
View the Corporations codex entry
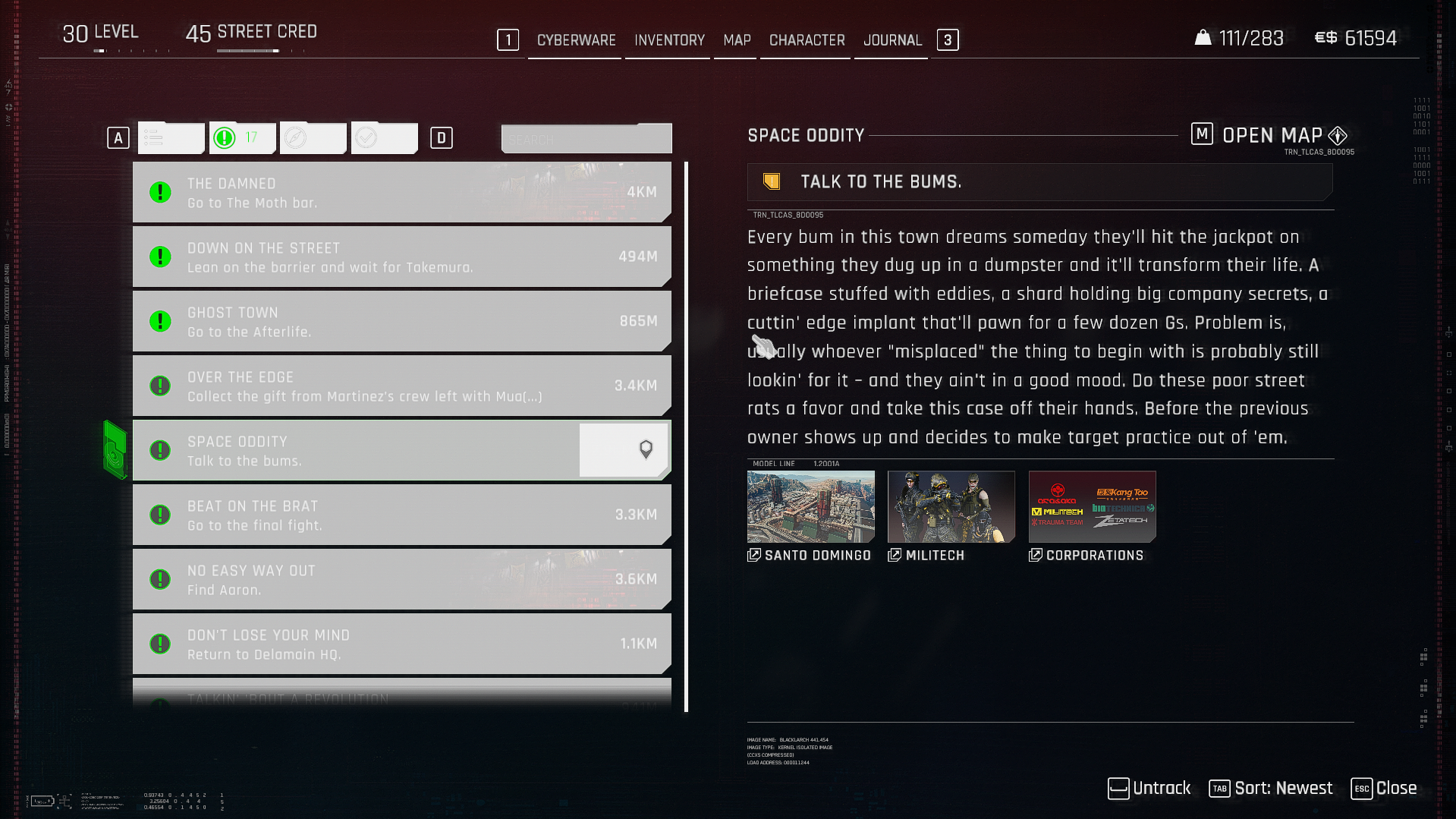[1092, 507]
